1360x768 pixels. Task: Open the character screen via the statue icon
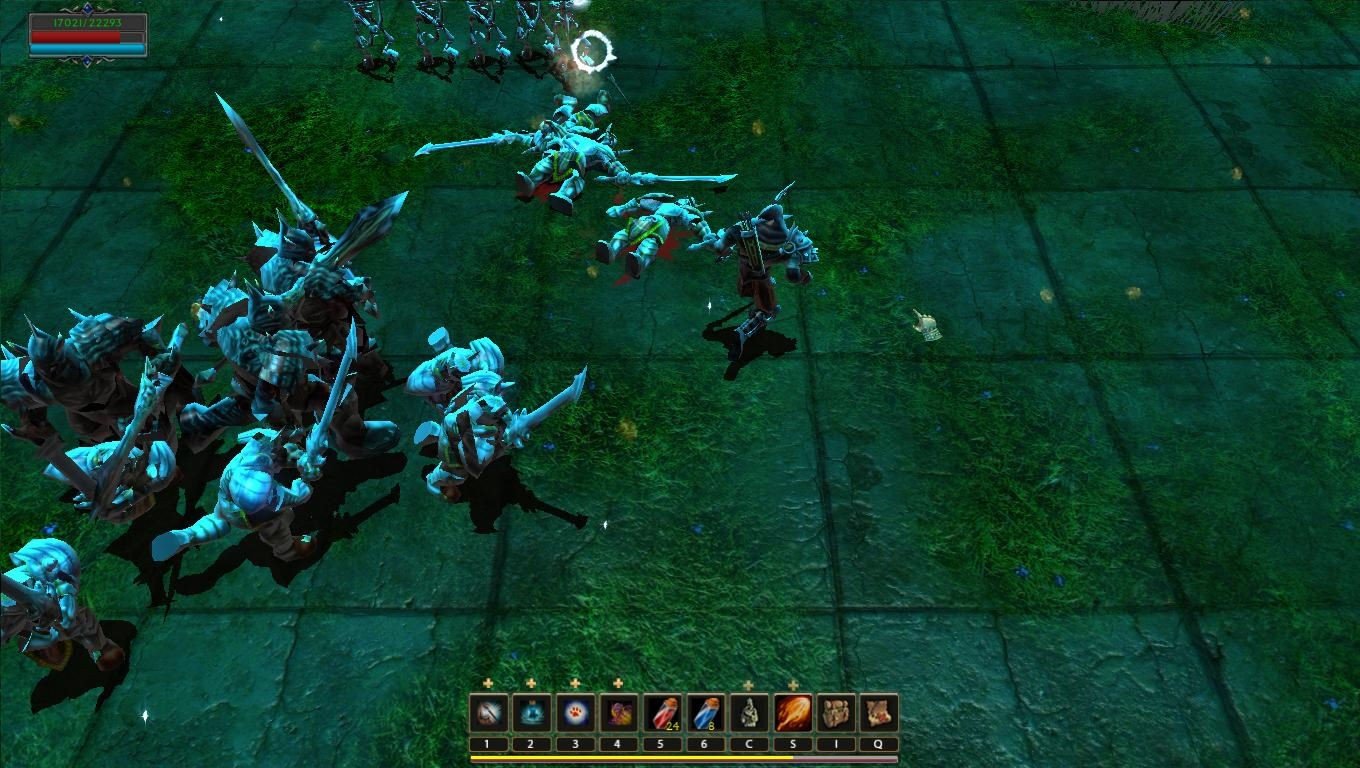point(748,711)
